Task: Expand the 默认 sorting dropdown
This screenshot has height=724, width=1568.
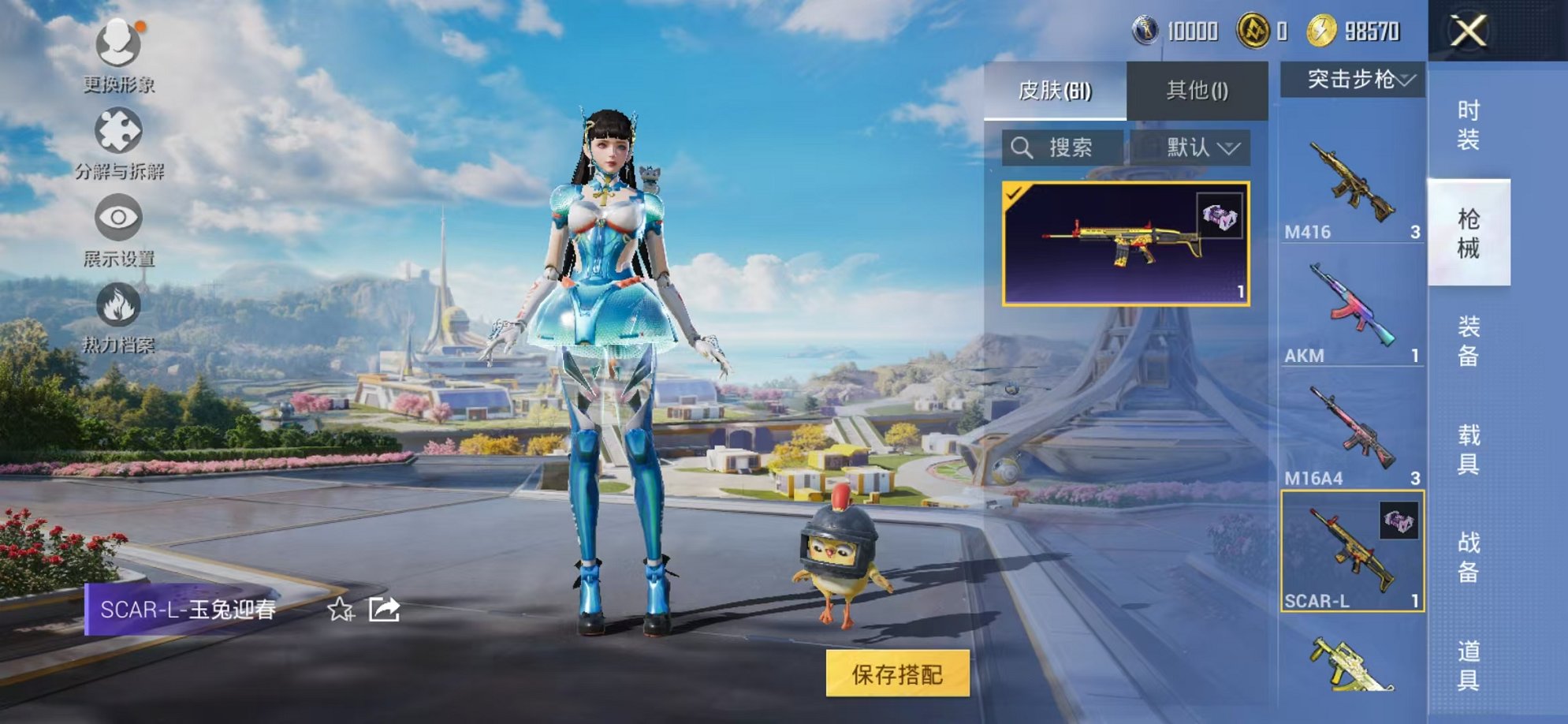Action: [1194, 147]
